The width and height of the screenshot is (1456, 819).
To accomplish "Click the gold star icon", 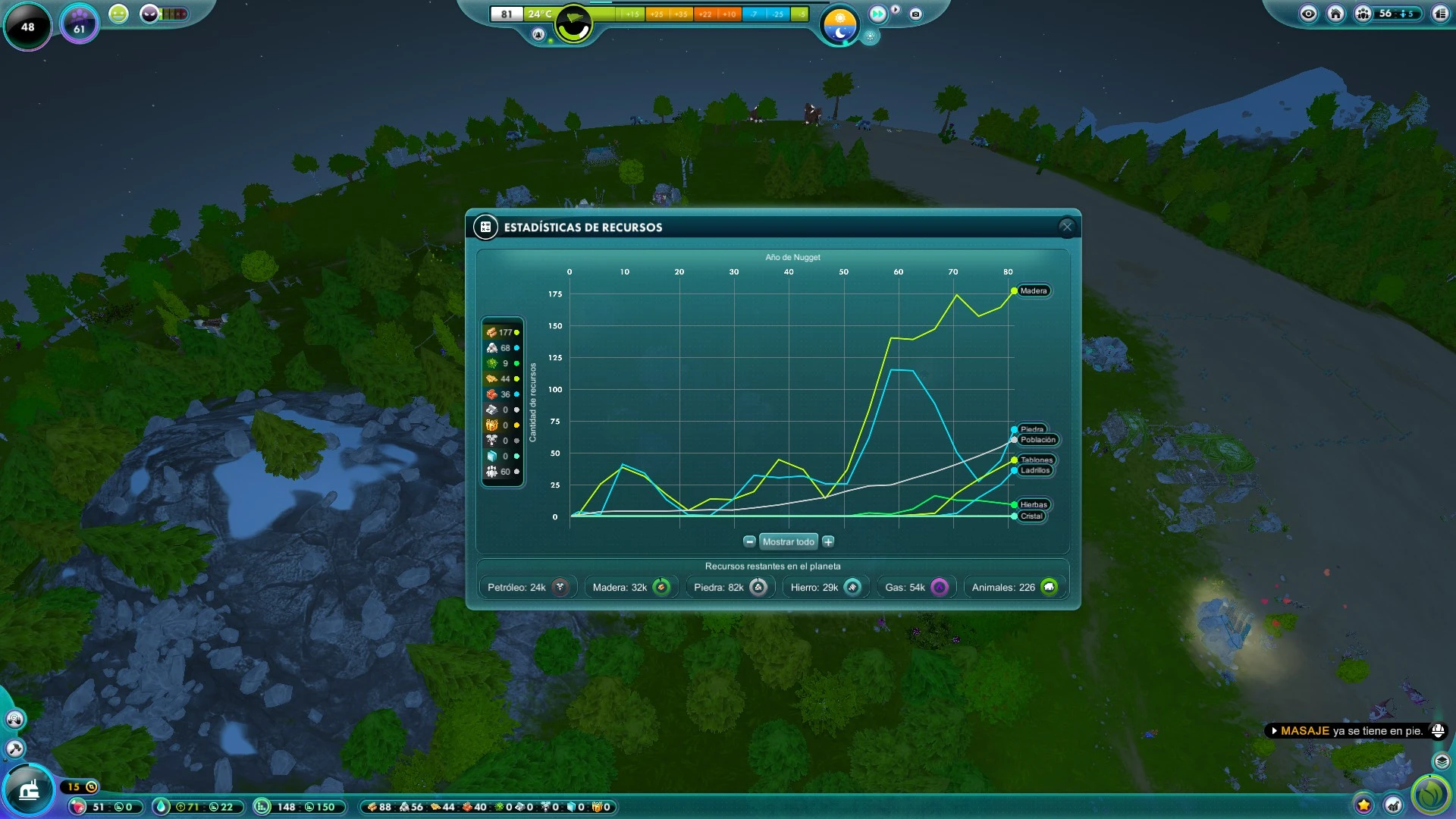I will click(1363, 805).
